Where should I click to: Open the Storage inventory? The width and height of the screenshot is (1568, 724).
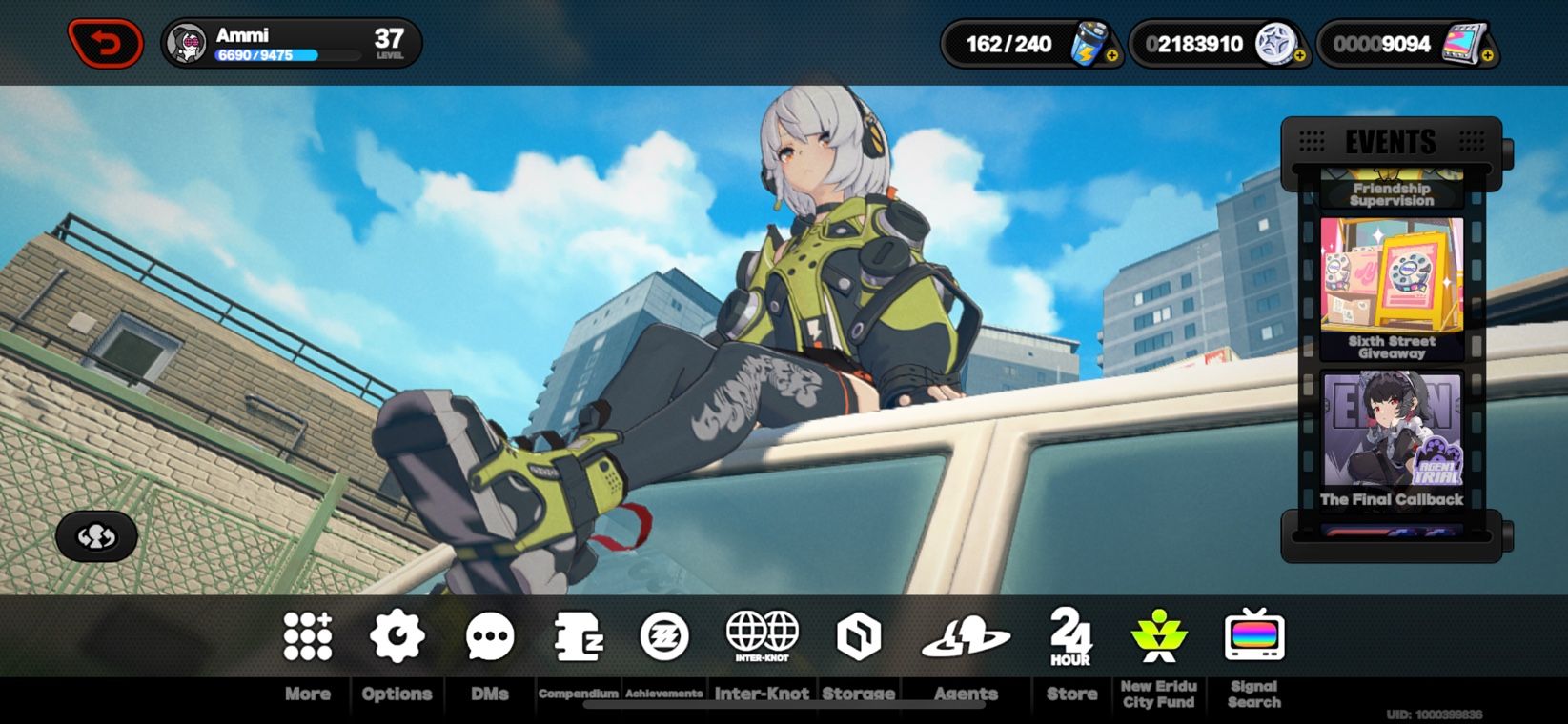click(x=857, y=636)
